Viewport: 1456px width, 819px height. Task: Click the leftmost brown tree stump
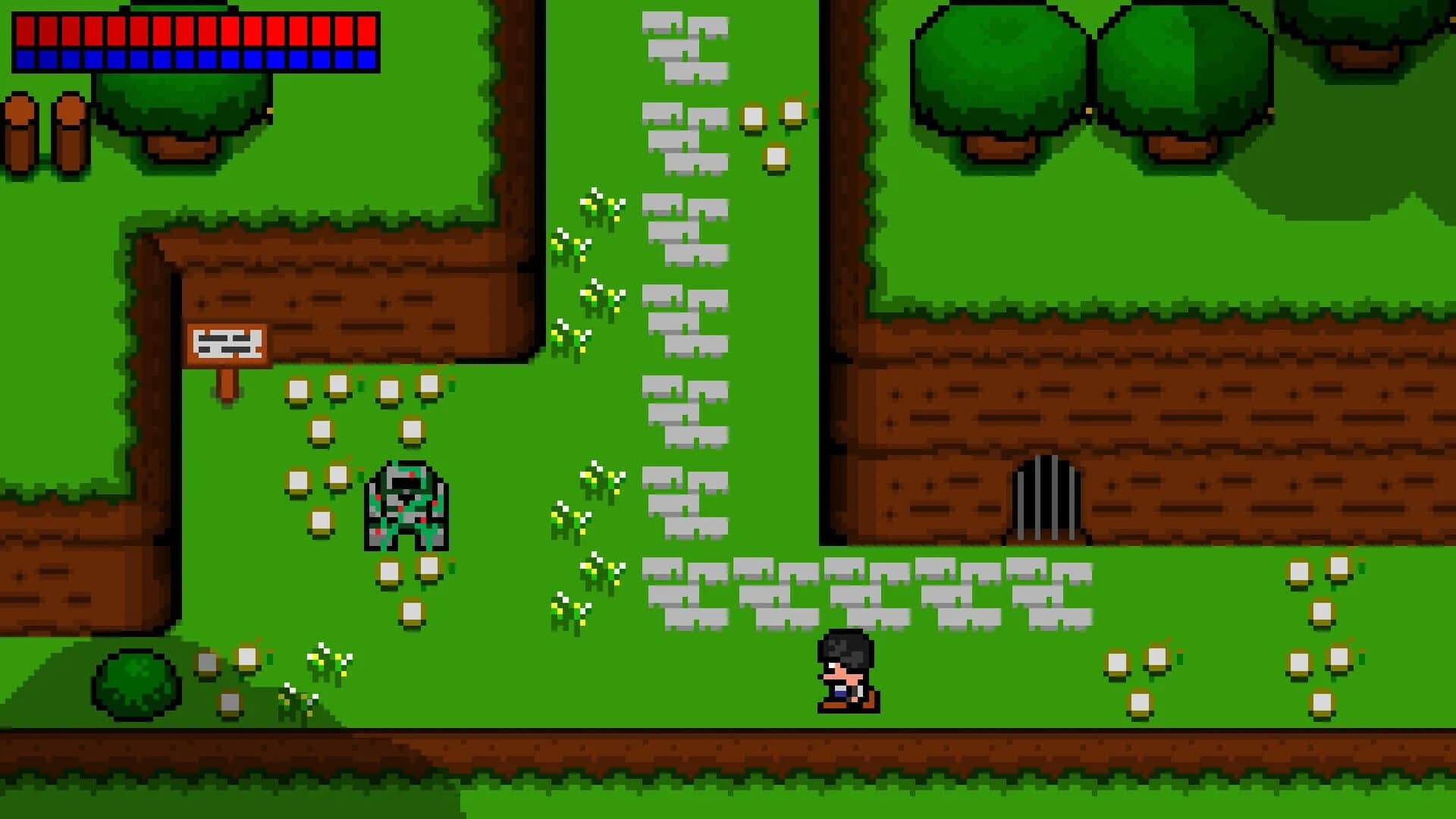pos(23,129)
